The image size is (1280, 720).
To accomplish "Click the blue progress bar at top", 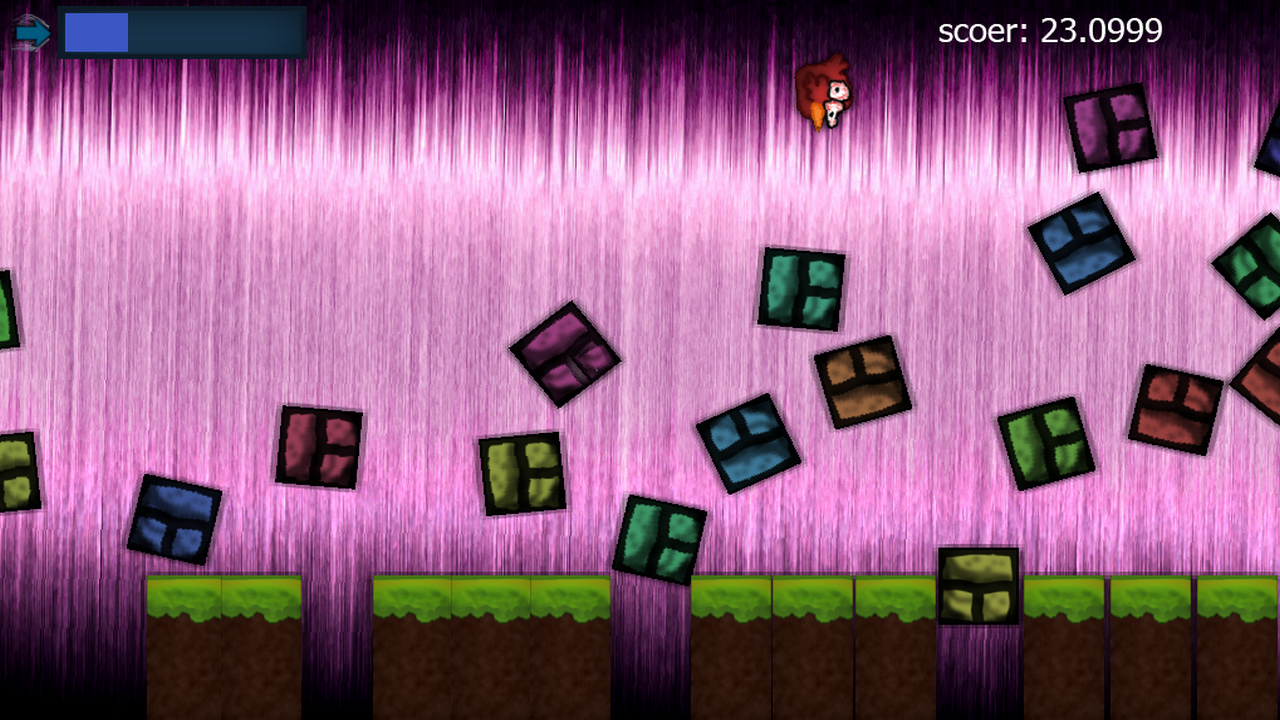I will (x=95, y=33).
